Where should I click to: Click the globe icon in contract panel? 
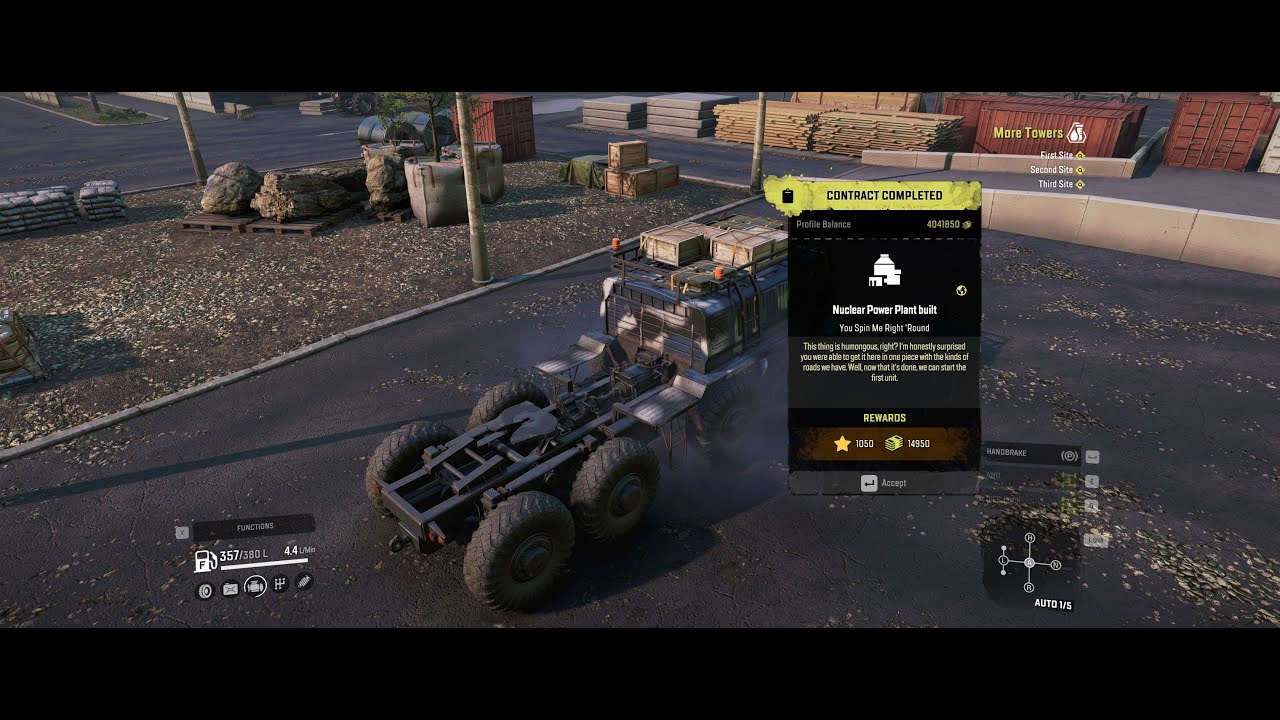(x=961, y=291)
